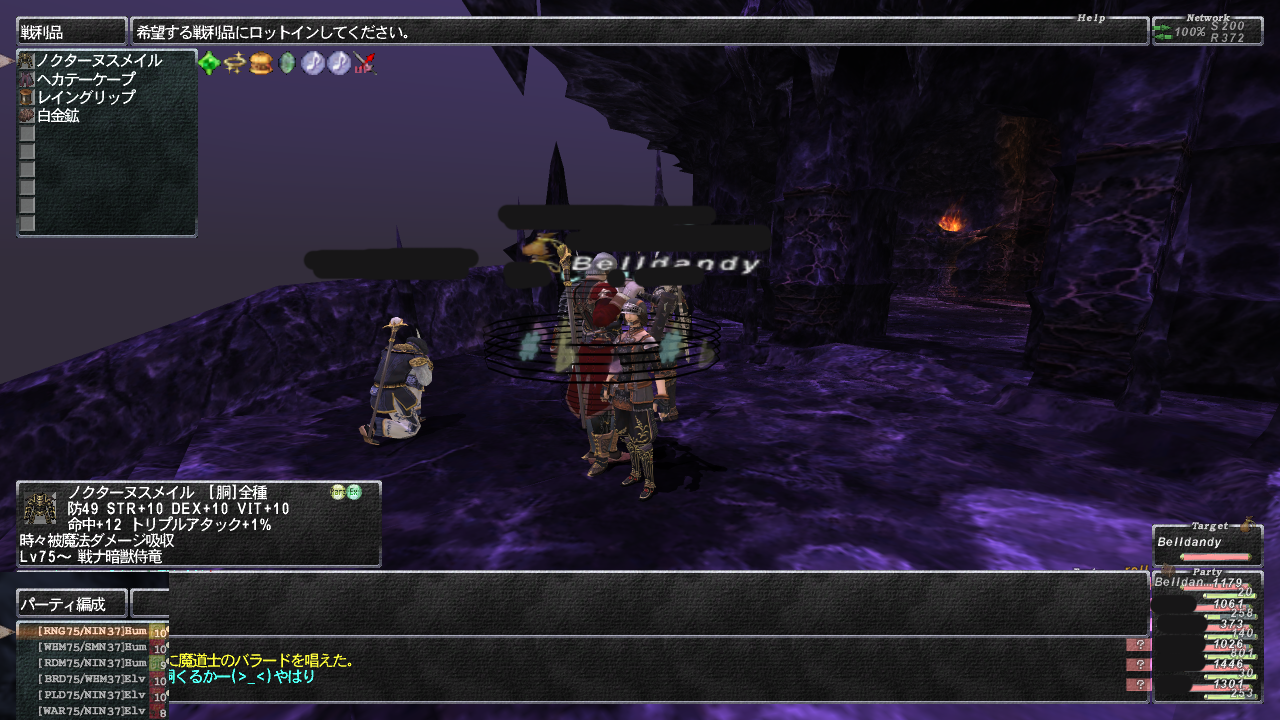Viewport: 1280px width, 720px height.
Task: Click Belldandy in the Target window
Action: (1190, 542)
